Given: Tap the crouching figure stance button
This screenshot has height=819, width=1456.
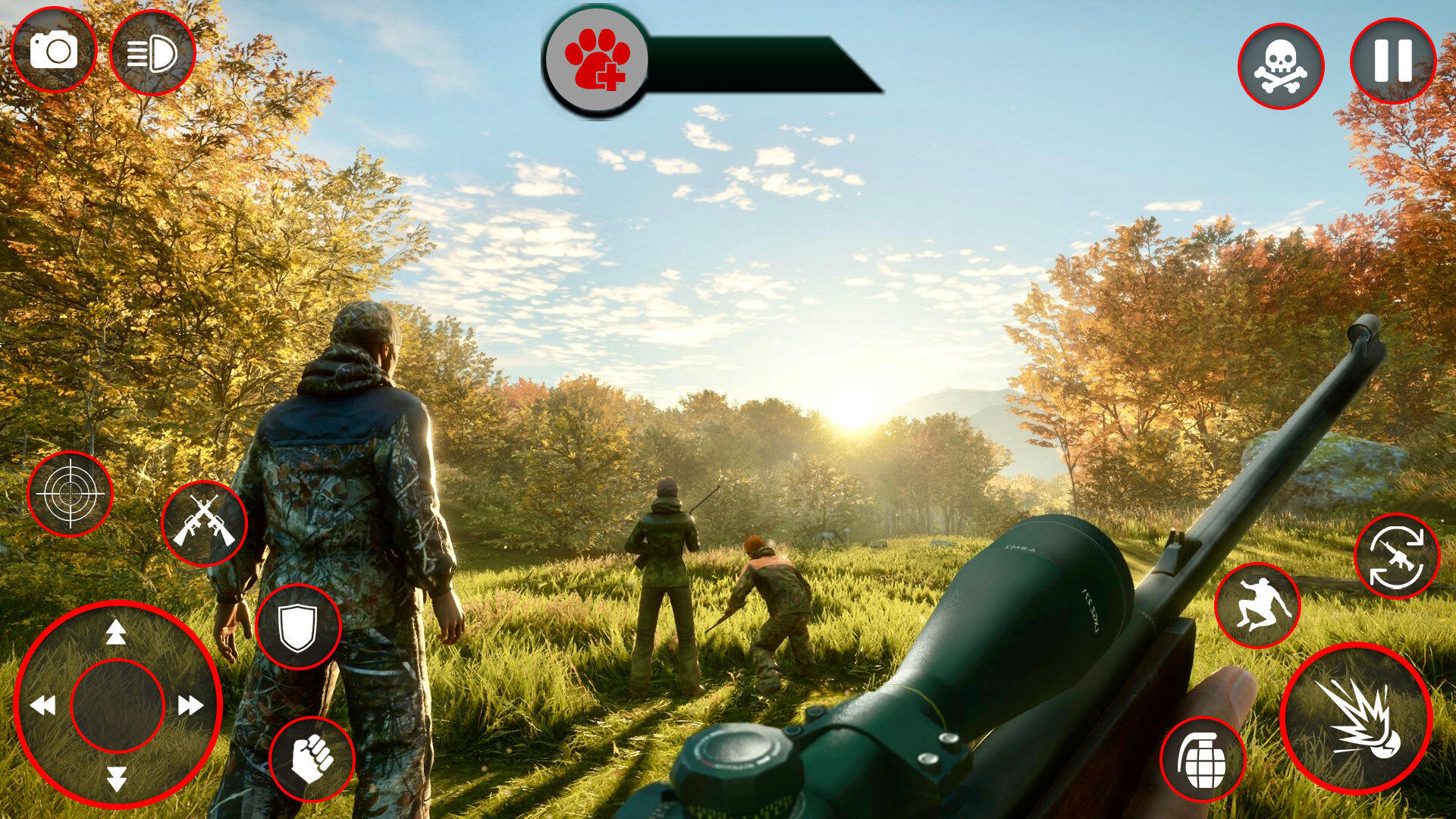Looking at the screenshot, I should 1257,605.
